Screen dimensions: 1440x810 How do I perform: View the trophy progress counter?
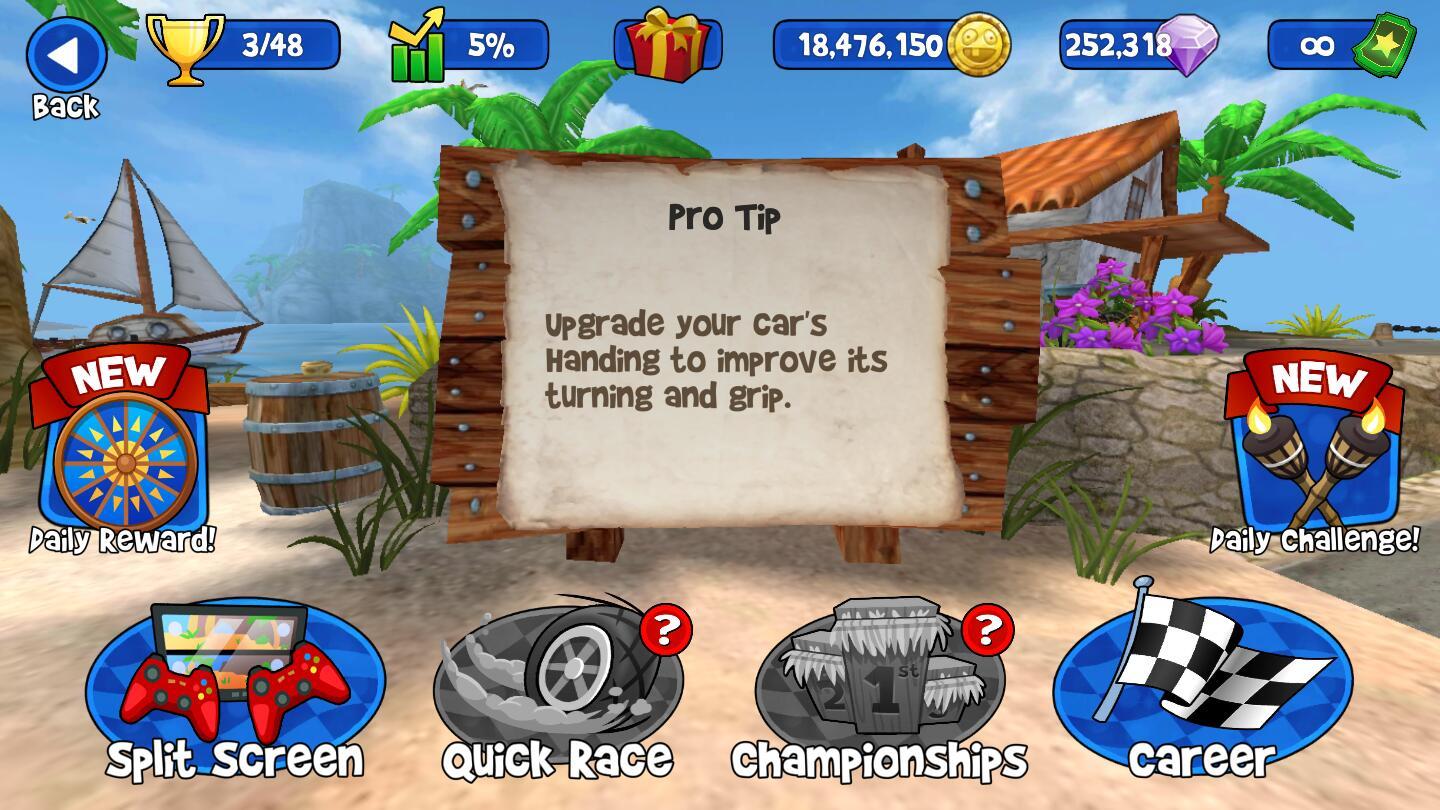pyautogui.click(x=245, y=45)
